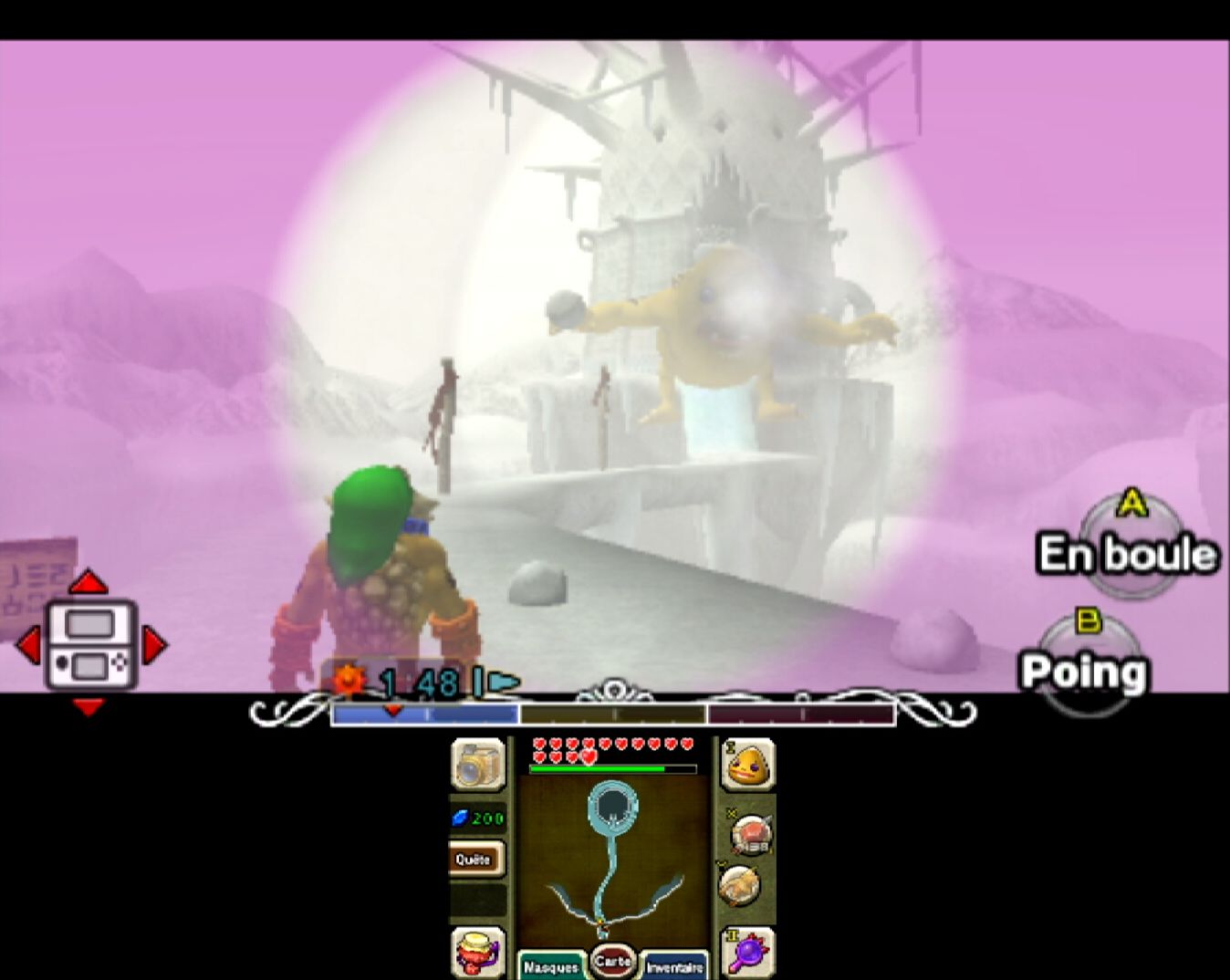
Task: Select the Goron Mask item slot
Action: (x=749, y=764)
